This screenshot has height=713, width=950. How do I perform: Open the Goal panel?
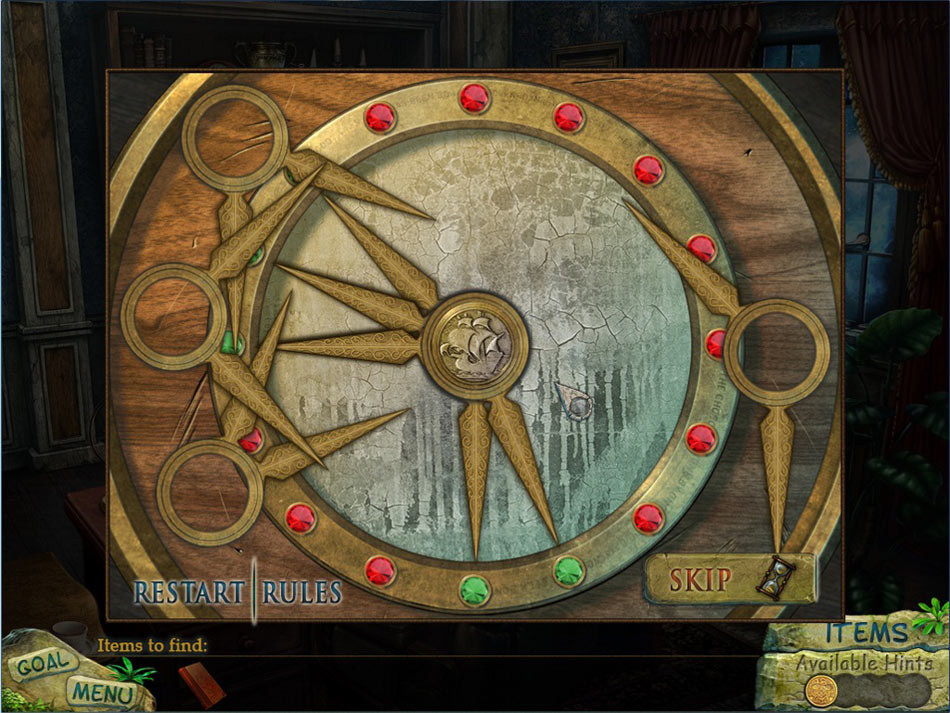point(43,662)
